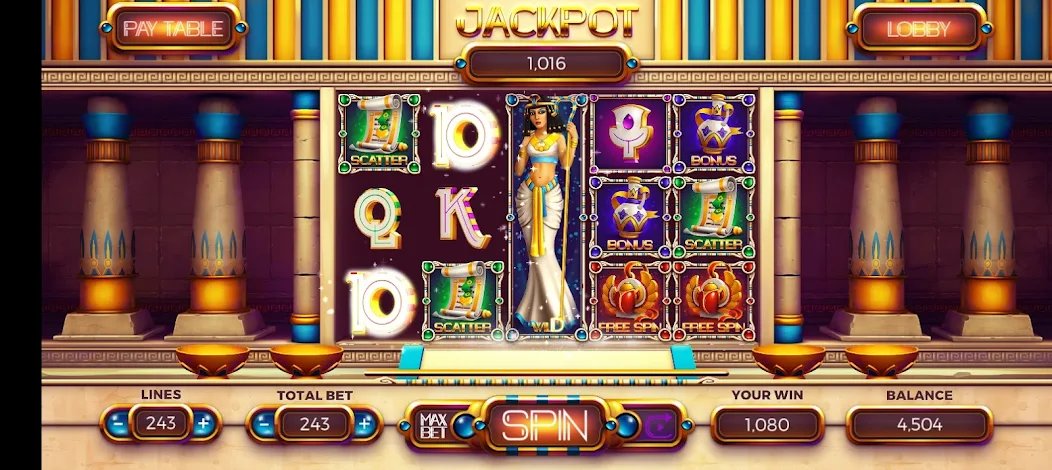Raise the Total Bet with plus
This screenshot has width=1052, height=470.
(x=364, y=424)
